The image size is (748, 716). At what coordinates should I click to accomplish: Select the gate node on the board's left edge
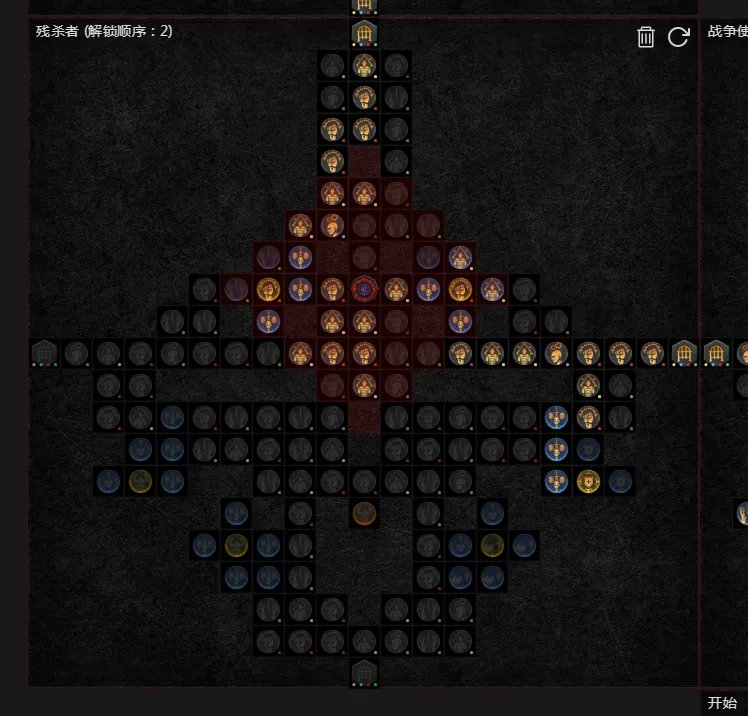44,353
